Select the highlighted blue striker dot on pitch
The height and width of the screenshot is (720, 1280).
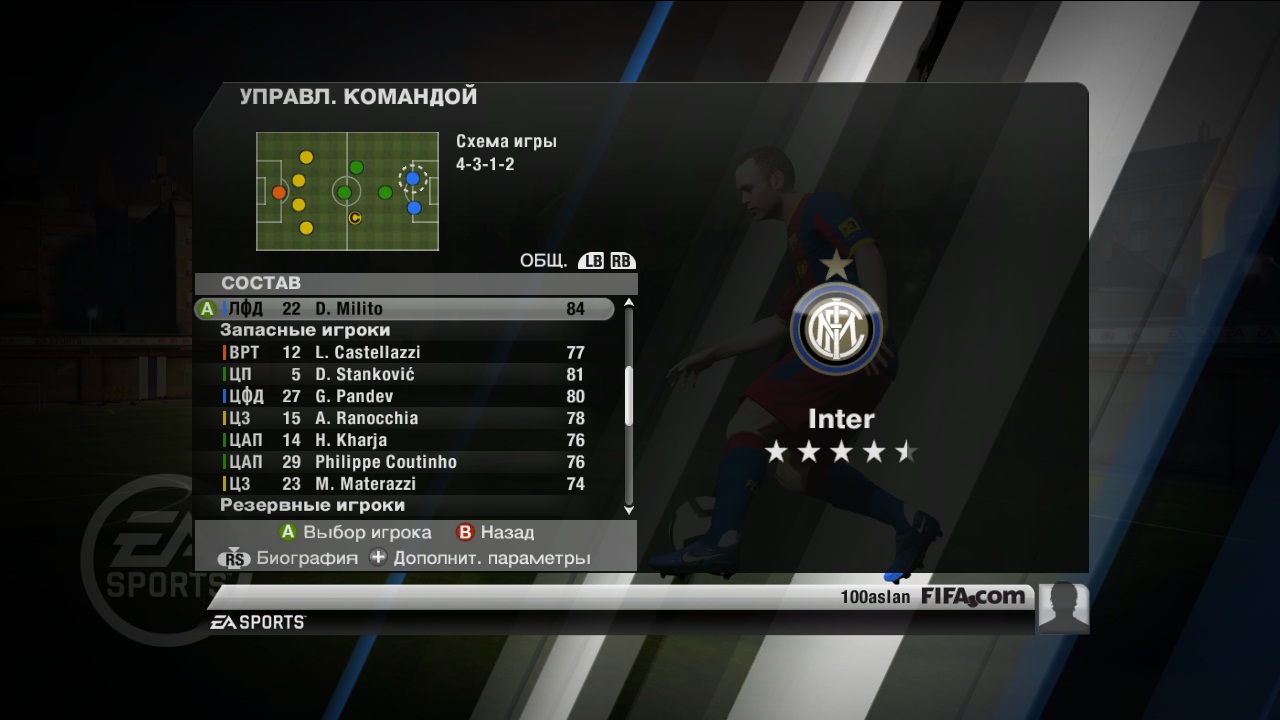pos(412,179)
